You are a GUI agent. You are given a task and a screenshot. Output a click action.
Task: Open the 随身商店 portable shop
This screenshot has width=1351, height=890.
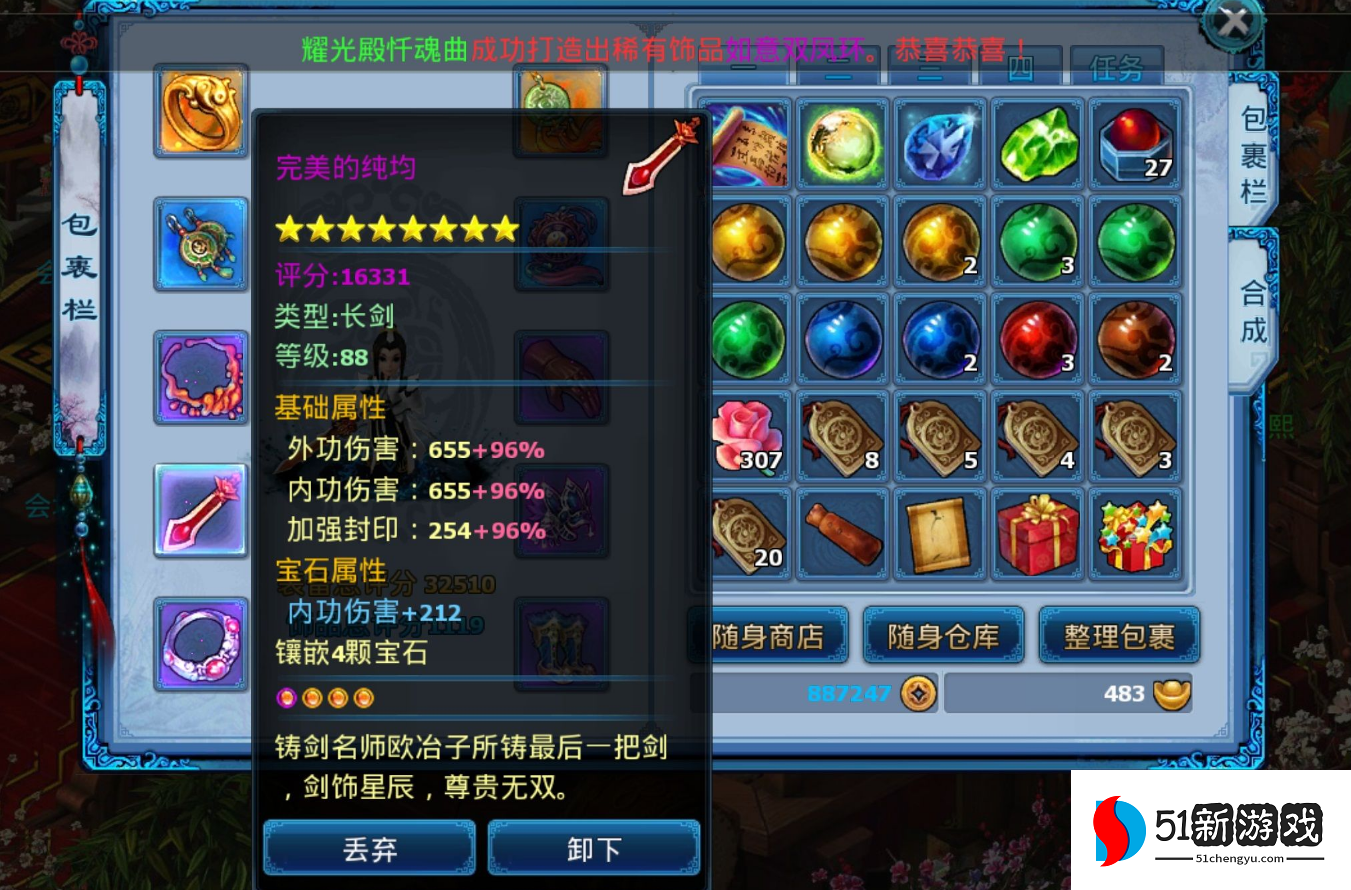[x=768, y=635]
